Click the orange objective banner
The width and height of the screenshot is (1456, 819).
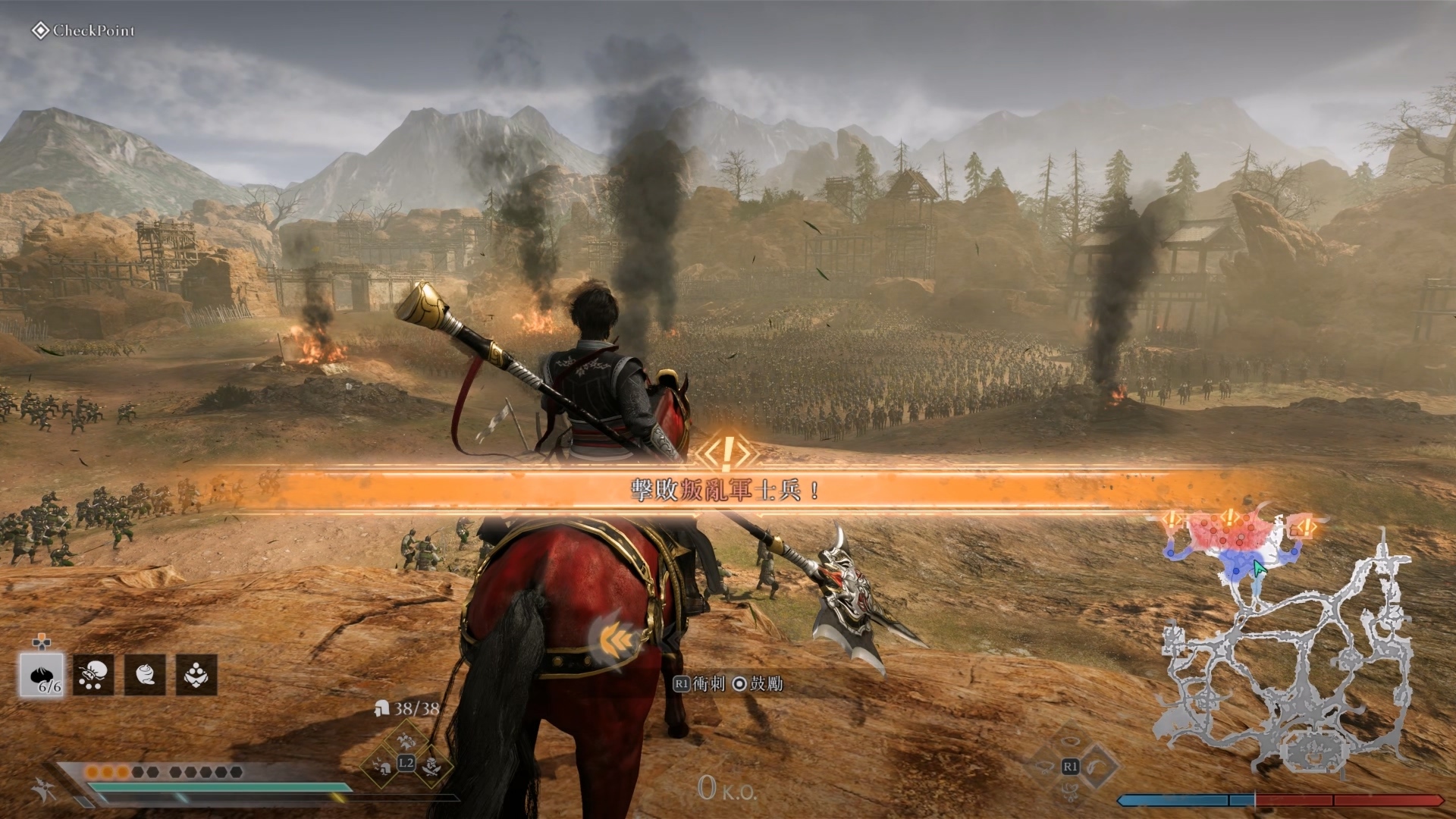(x=726, y=490)
